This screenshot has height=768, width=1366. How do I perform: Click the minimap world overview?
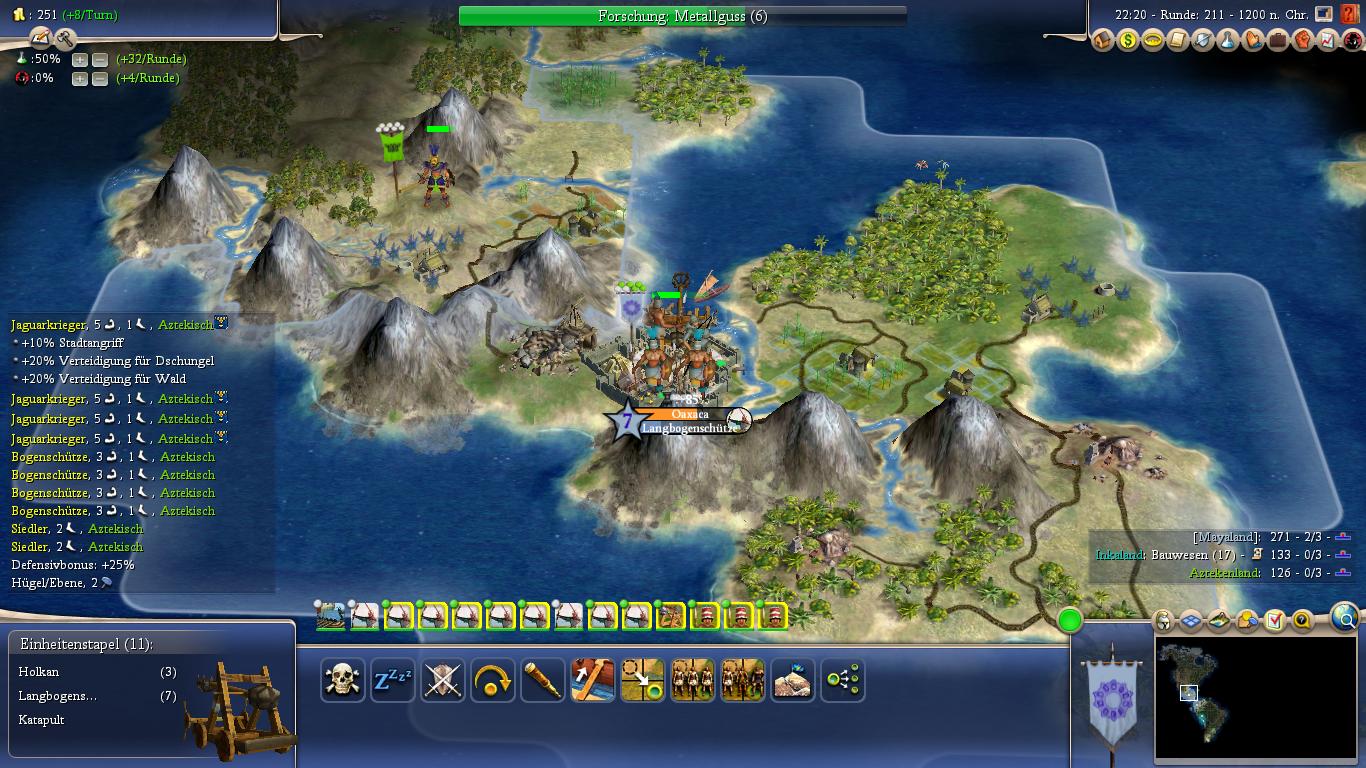pos(1255,698)
